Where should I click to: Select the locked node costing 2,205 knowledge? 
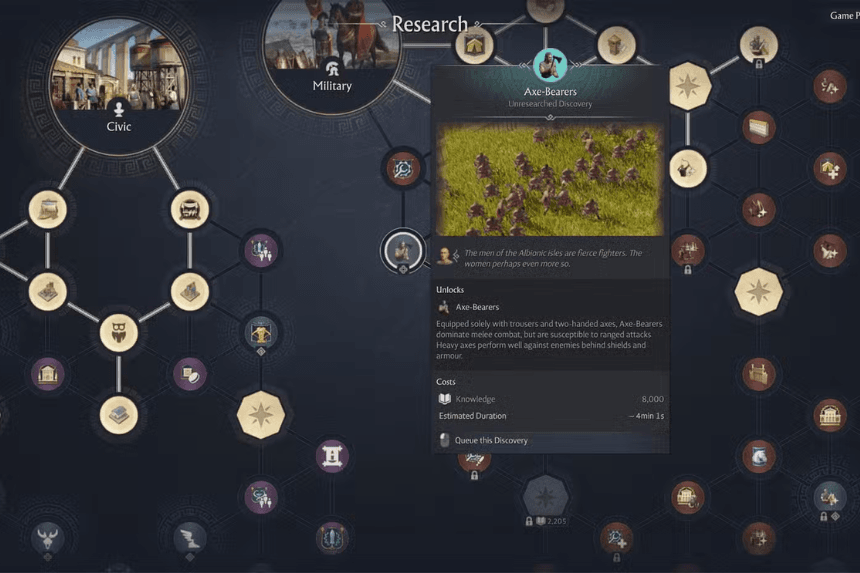click(x=545, y=496)
